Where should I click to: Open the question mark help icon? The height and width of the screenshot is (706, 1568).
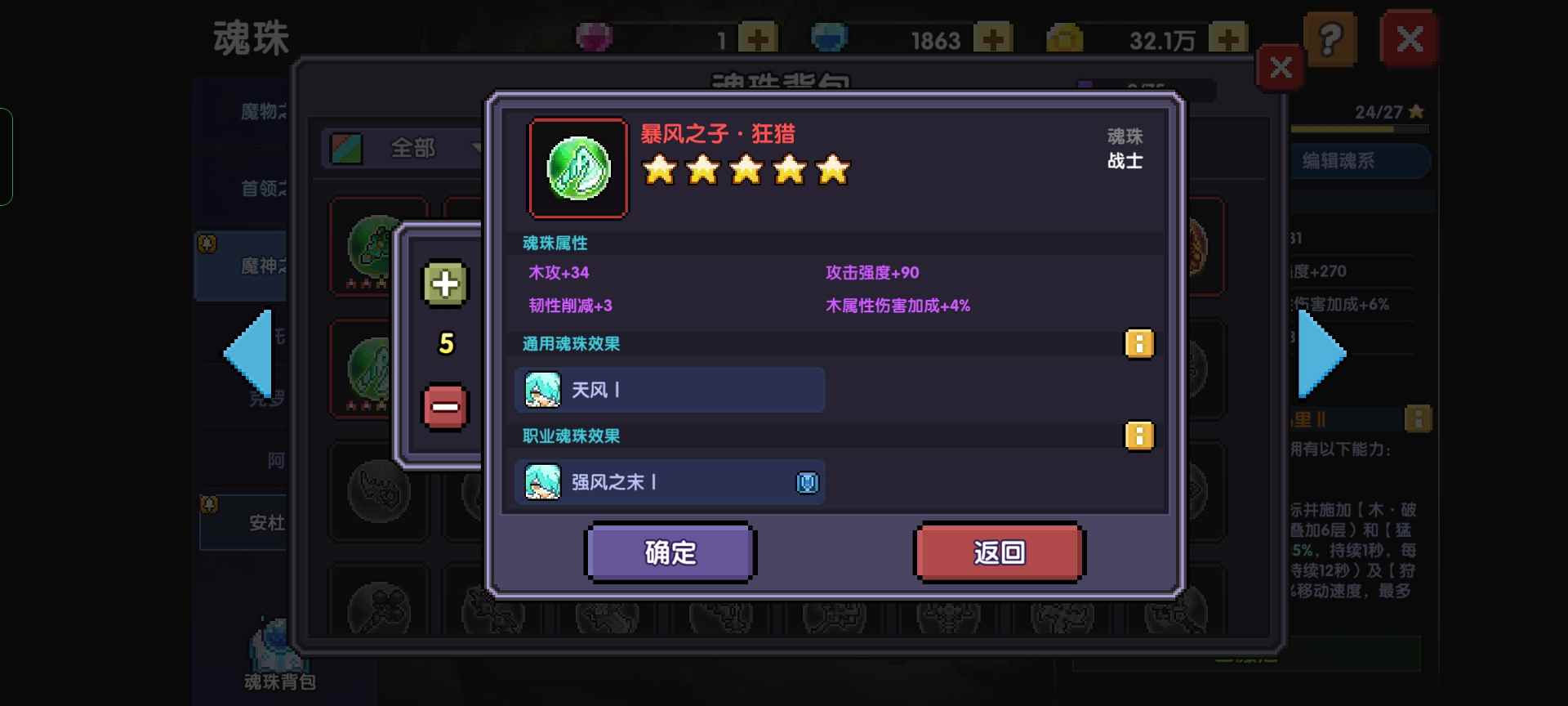point(1333,38)
